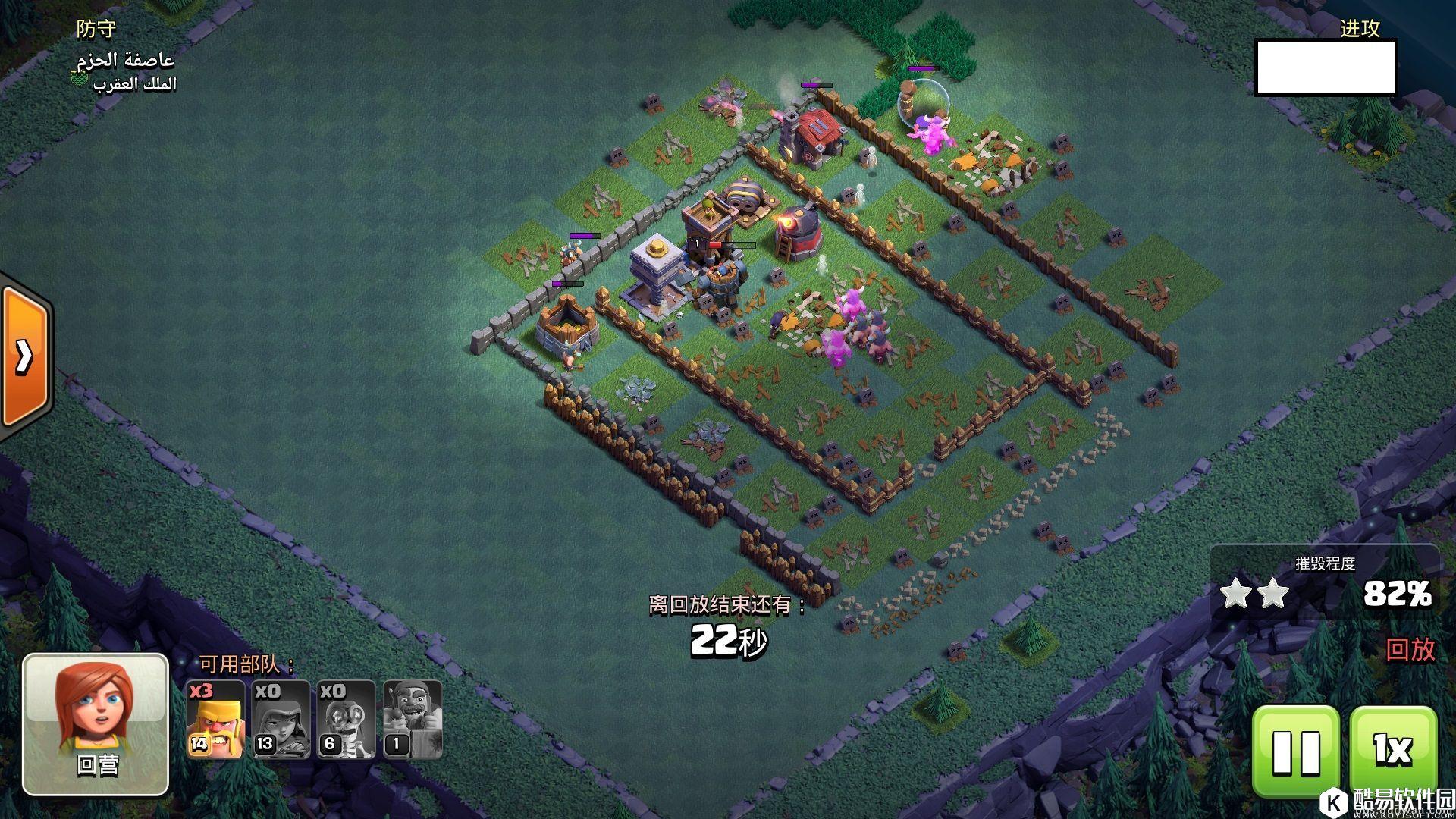Click the Return Home villager button
This screenshot has width=1456, height=819.
[x=96, y=724]
